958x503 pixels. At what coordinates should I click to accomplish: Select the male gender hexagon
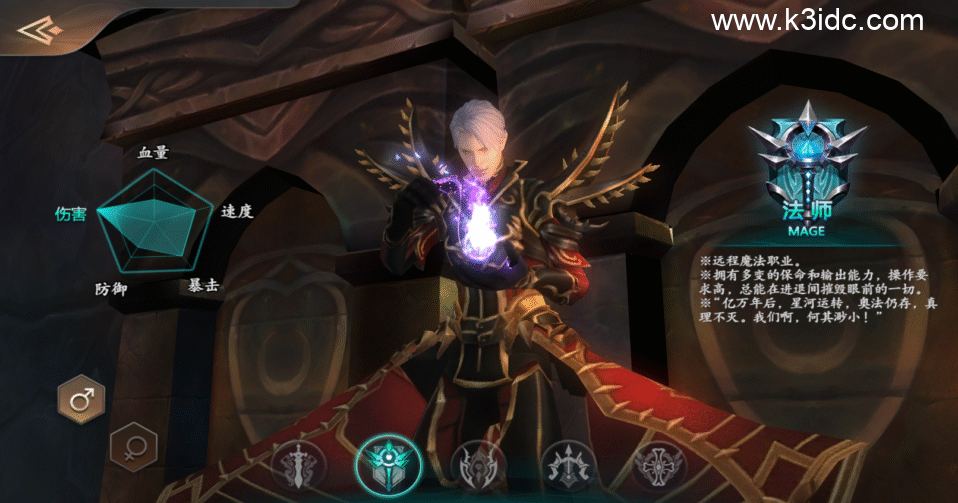(x=81, y=399)
